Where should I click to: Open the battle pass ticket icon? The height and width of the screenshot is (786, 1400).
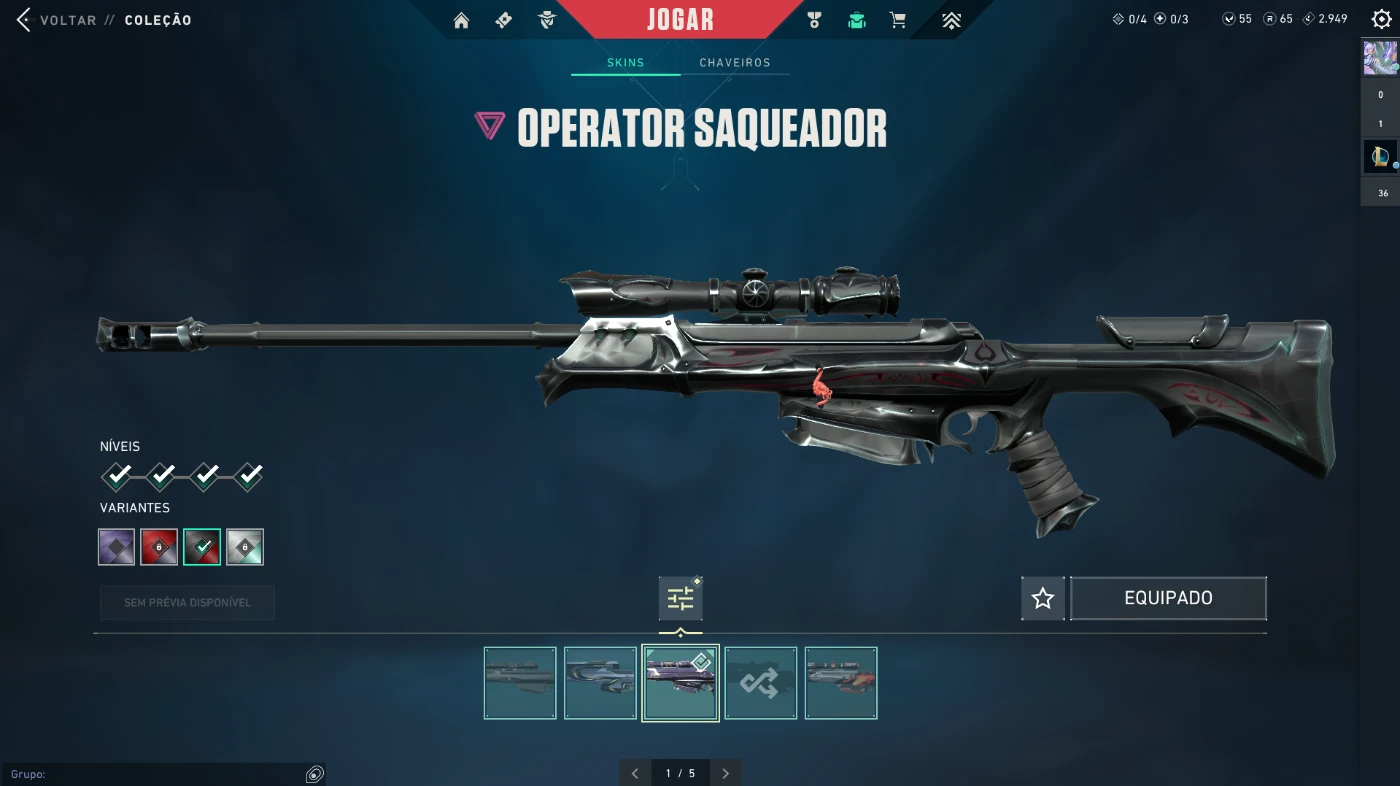[x=504, y=20]
